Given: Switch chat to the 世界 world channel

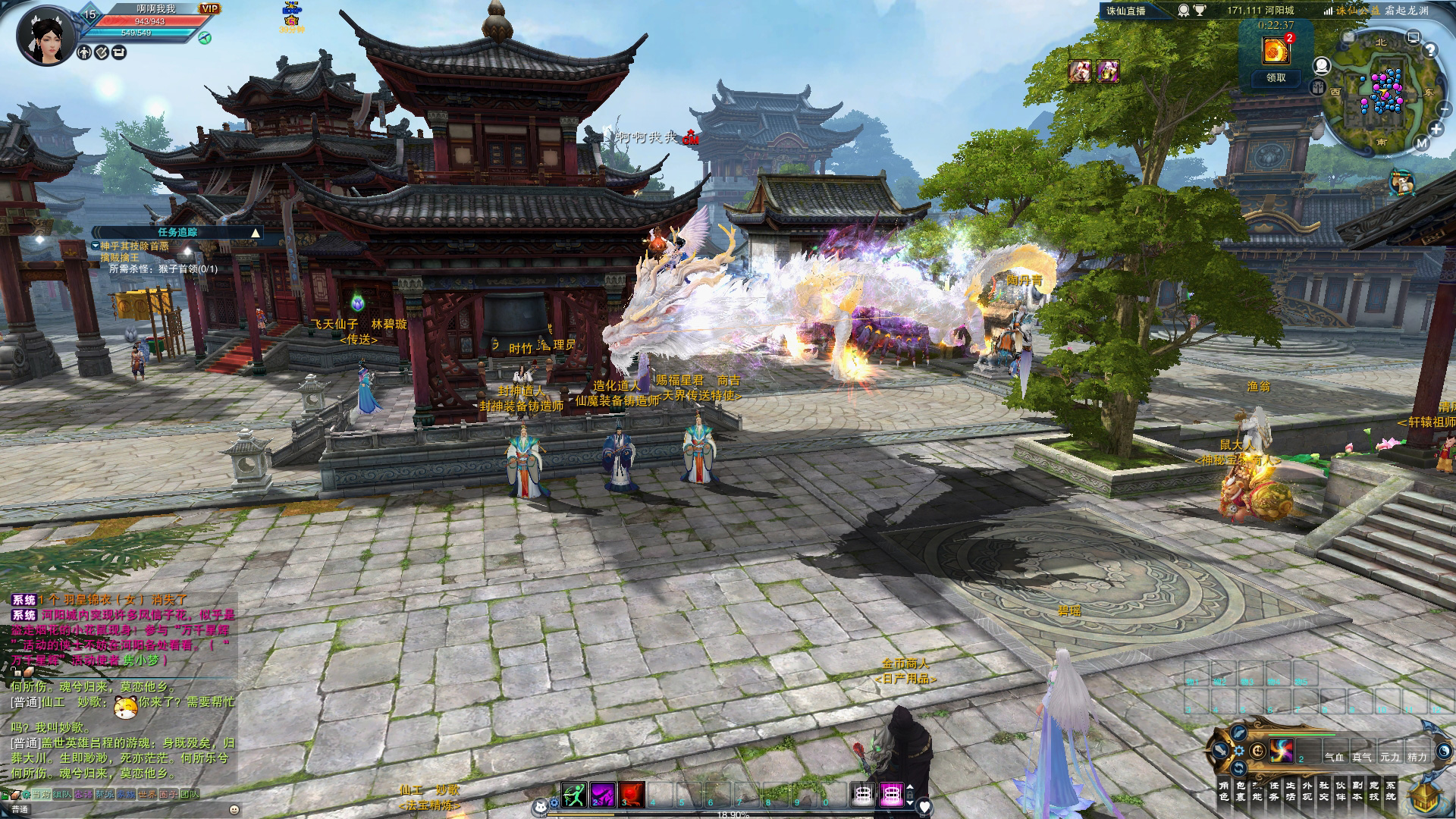Looking at the screenshot, I should coord(146,794).
